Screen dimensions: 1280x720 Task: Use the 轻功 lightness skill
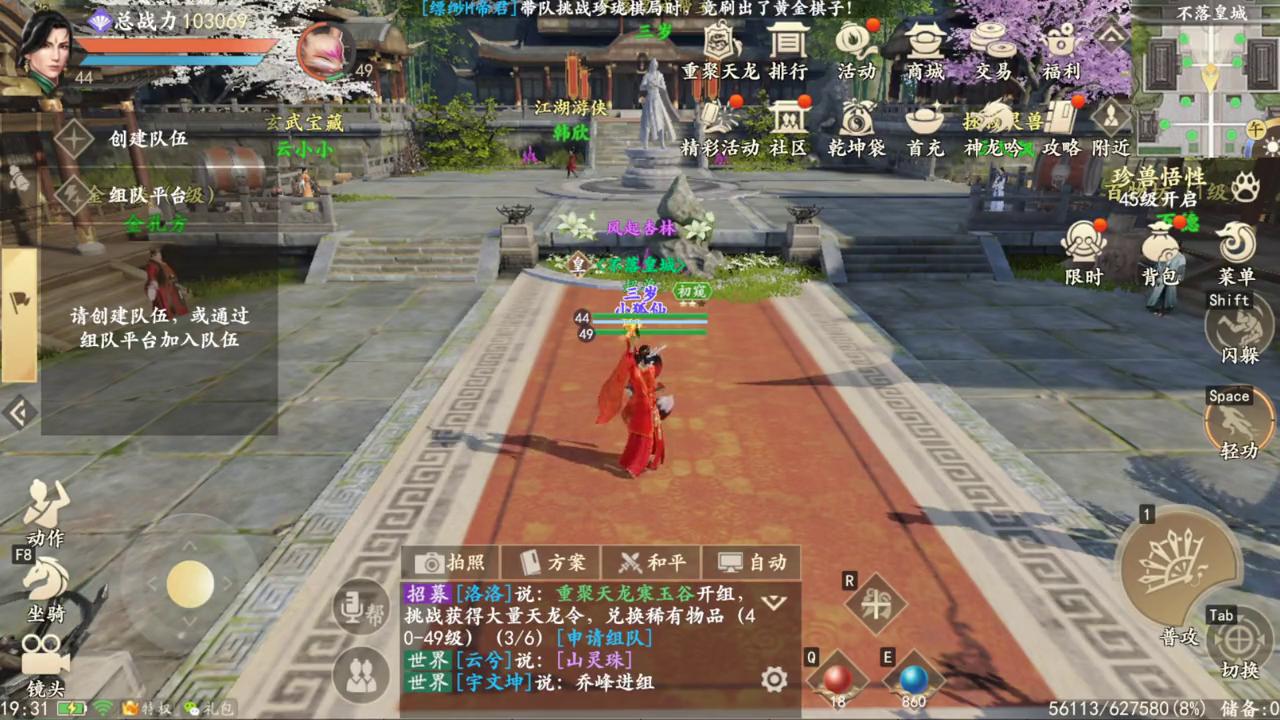pyautogui.click(x=1239, y=422)
